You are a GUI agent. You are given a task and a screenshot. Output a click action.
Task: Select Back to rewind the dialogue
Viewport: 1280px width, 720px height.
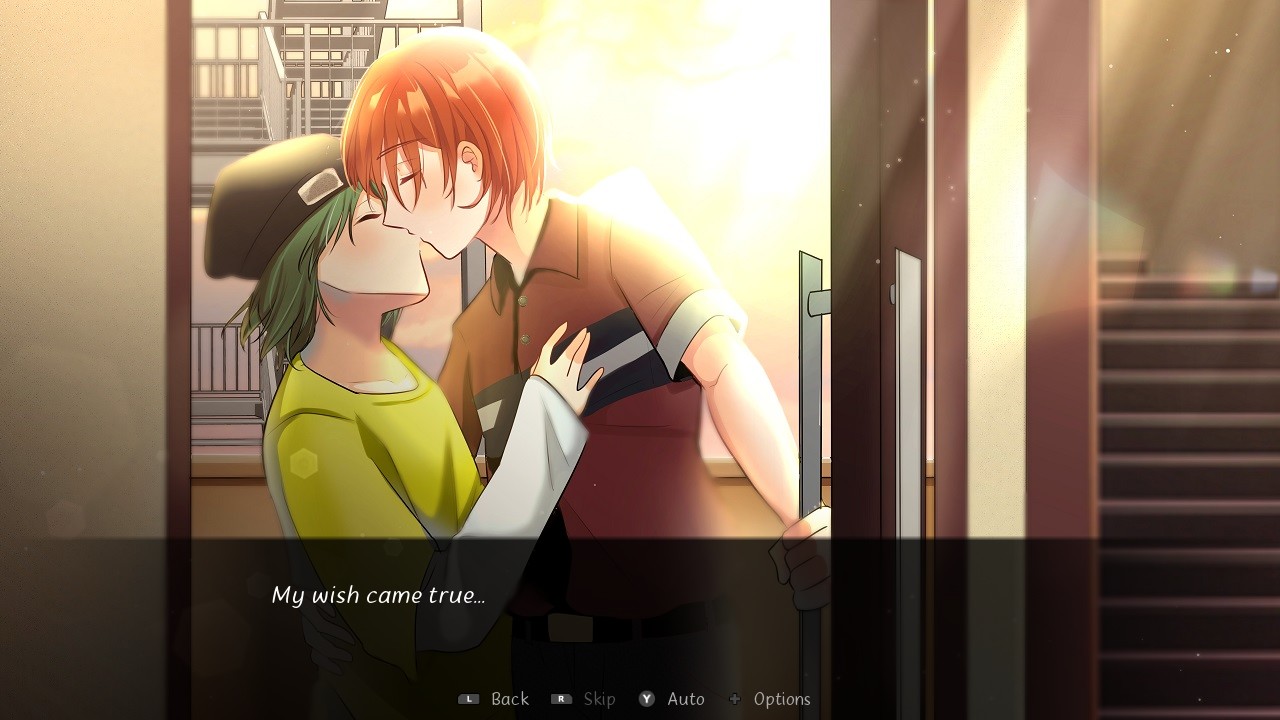509,699
